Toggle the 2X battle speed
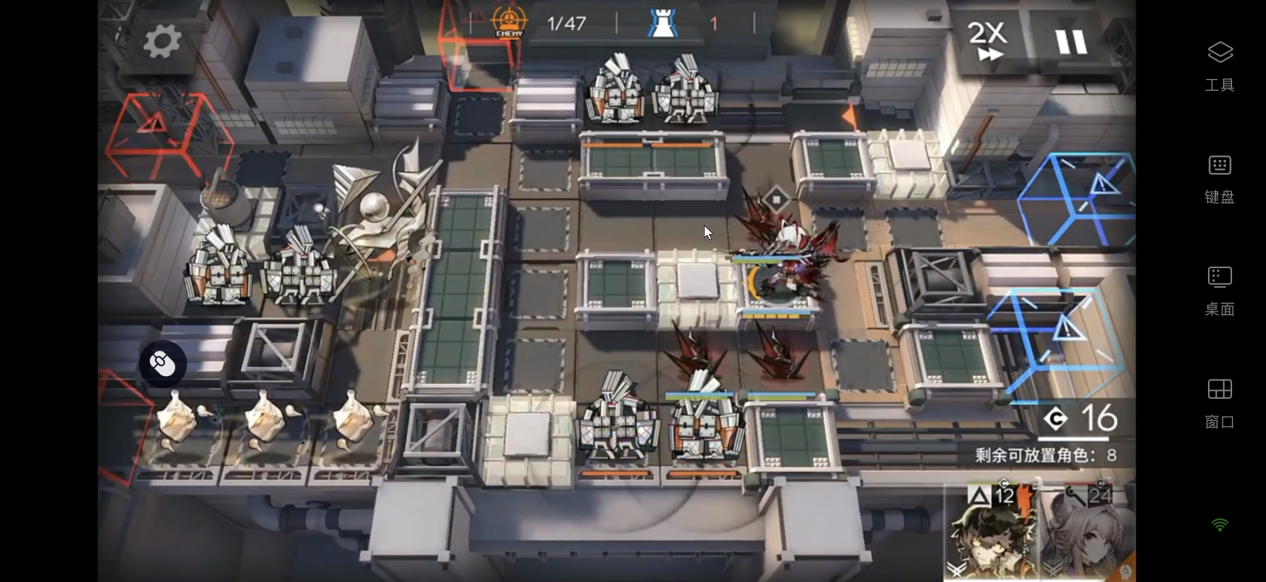The height and width of the screenshot is (582, 1266). point(989,42)
